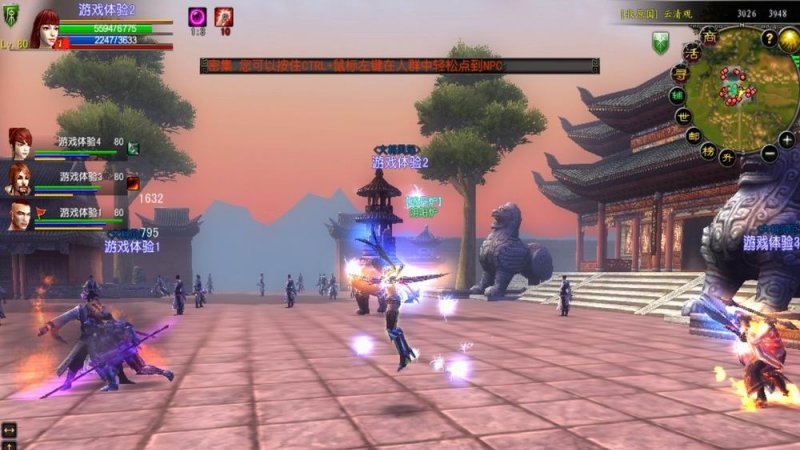Click the red sword buff icon
The height and width of the screenshot is (450, 800).
point(224,17)
